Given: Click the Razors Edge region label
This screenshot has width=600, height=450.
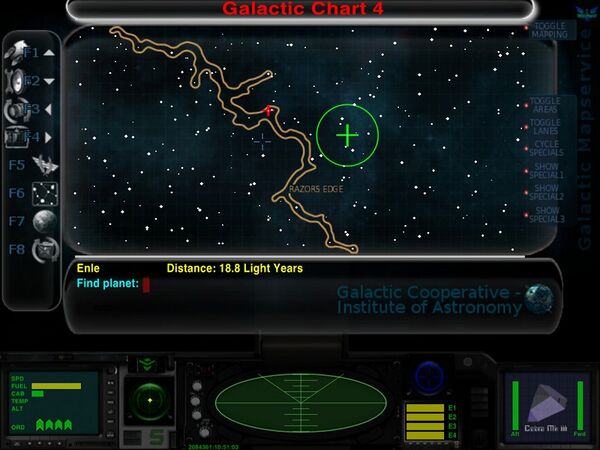Looking at the screenshot, I should click(316, 188).
